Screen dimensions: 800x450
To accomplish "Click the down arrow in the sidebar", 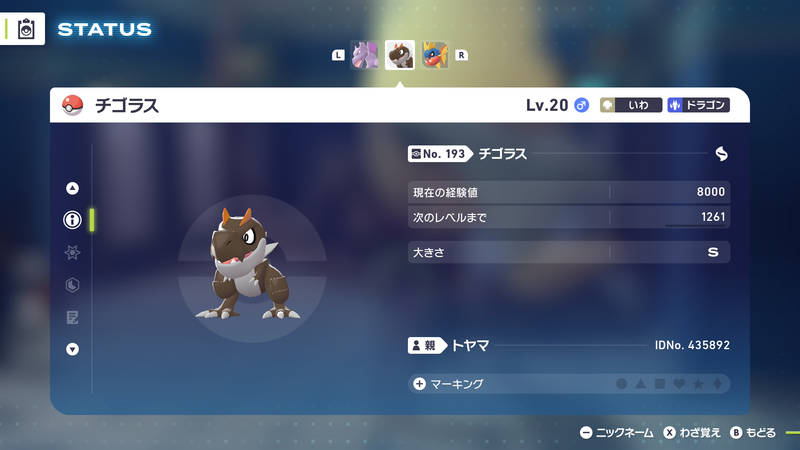I will (x=72, y=349).
